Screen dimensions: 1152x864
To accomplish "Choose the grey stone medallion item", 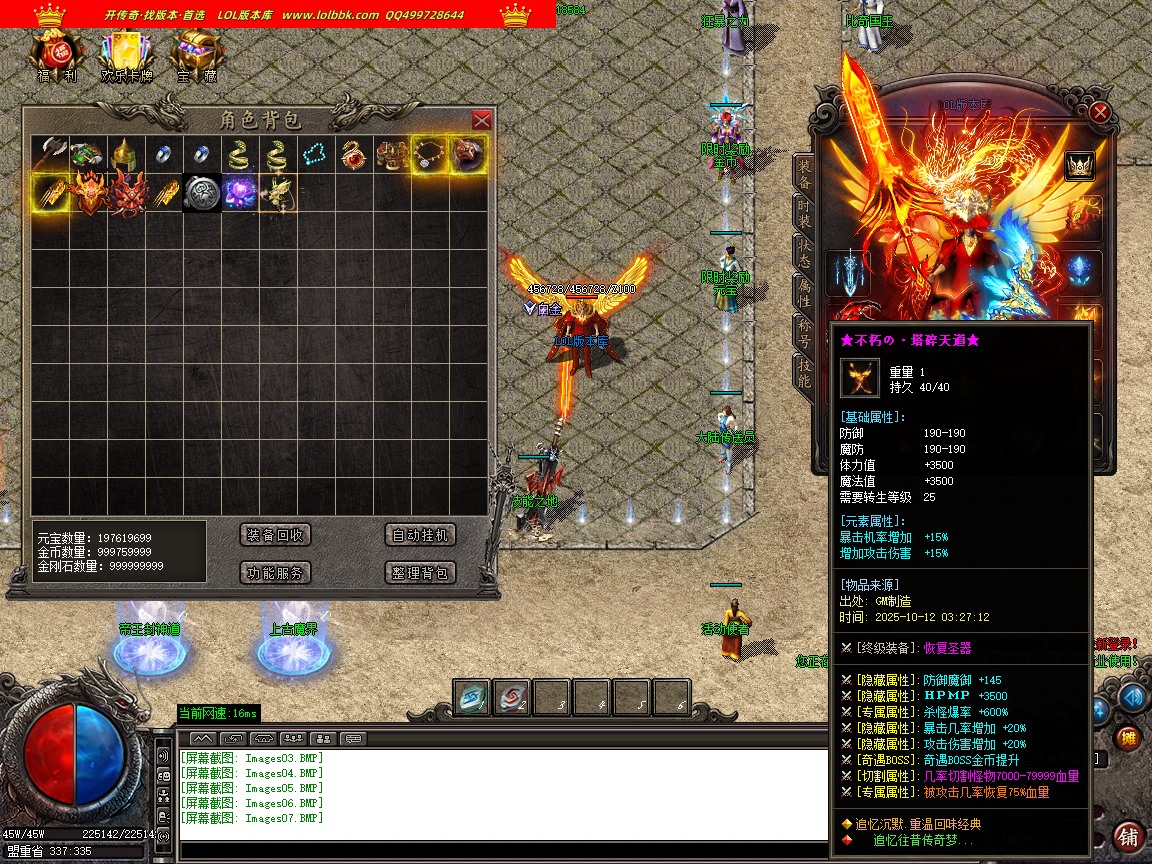I will click(201, 193).
